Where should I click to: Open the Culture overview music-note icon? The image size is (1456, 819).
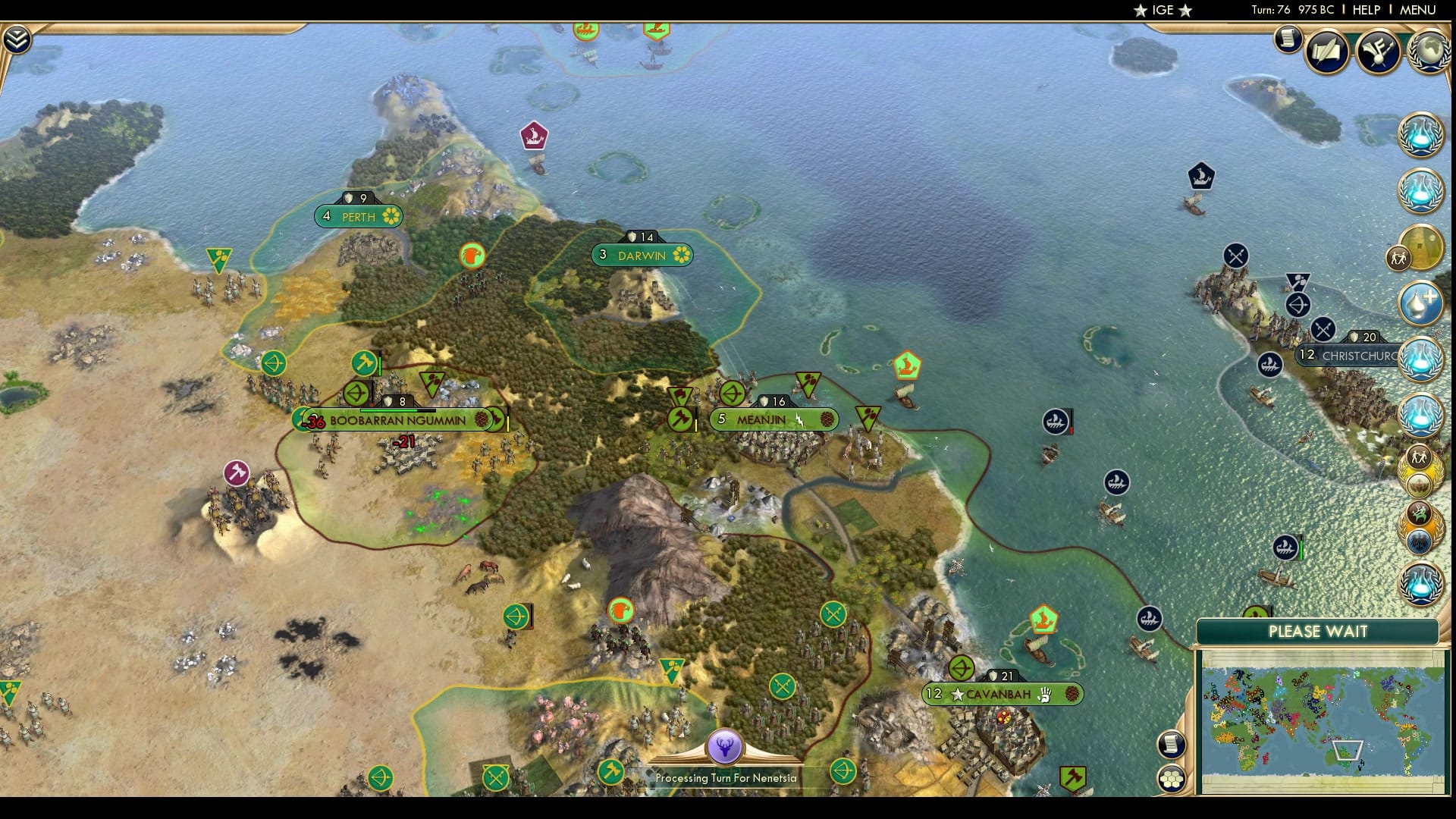[1379, 51]
